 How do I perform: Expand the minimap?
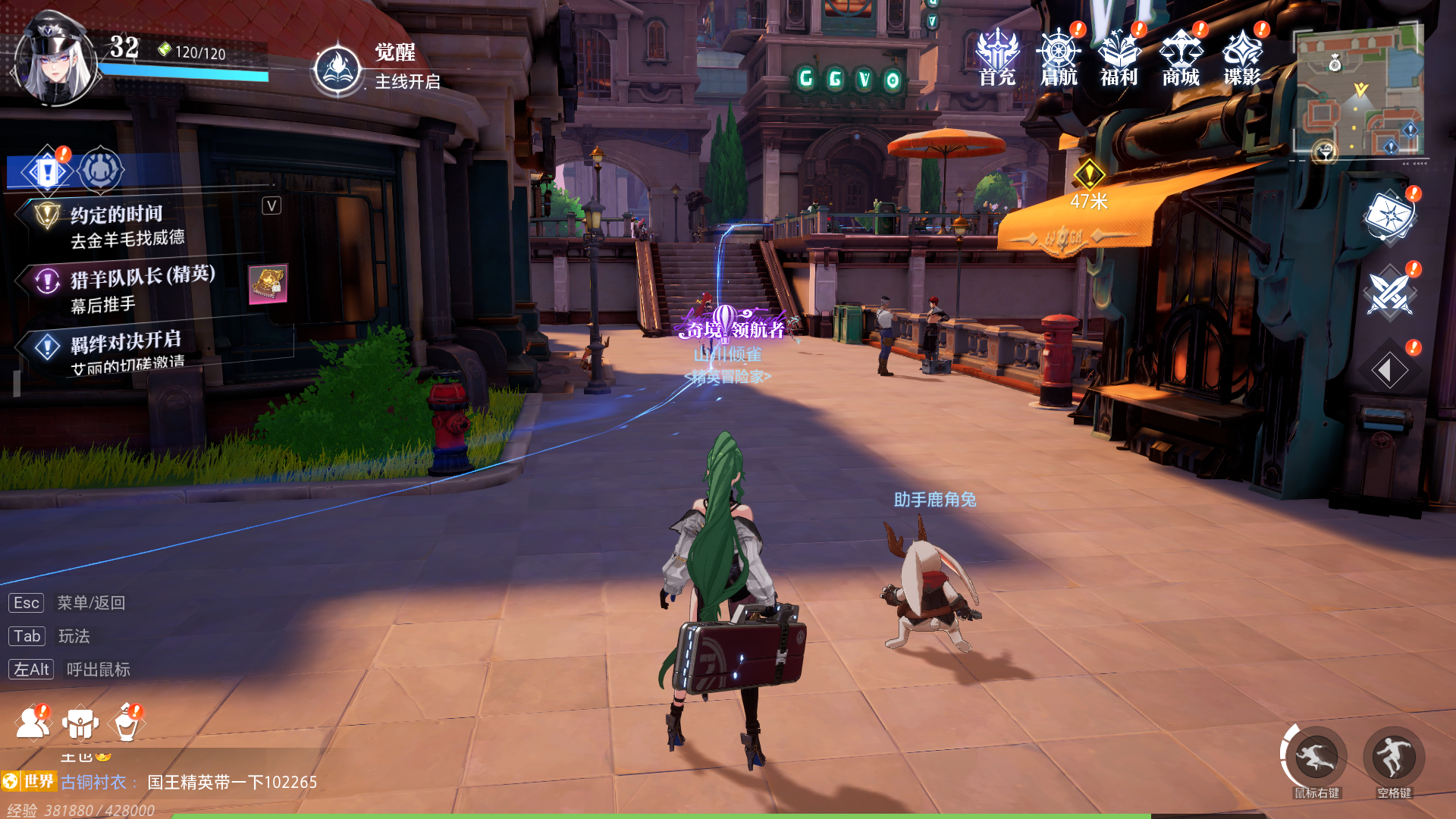1357,91
